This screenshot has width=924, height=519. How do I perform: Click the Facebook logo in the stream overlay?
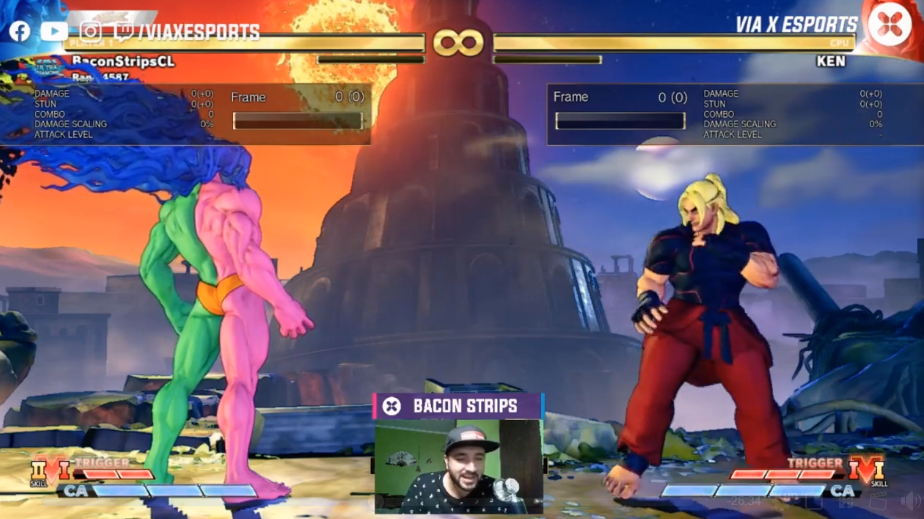pyautogui.click(x=19, y=31)
